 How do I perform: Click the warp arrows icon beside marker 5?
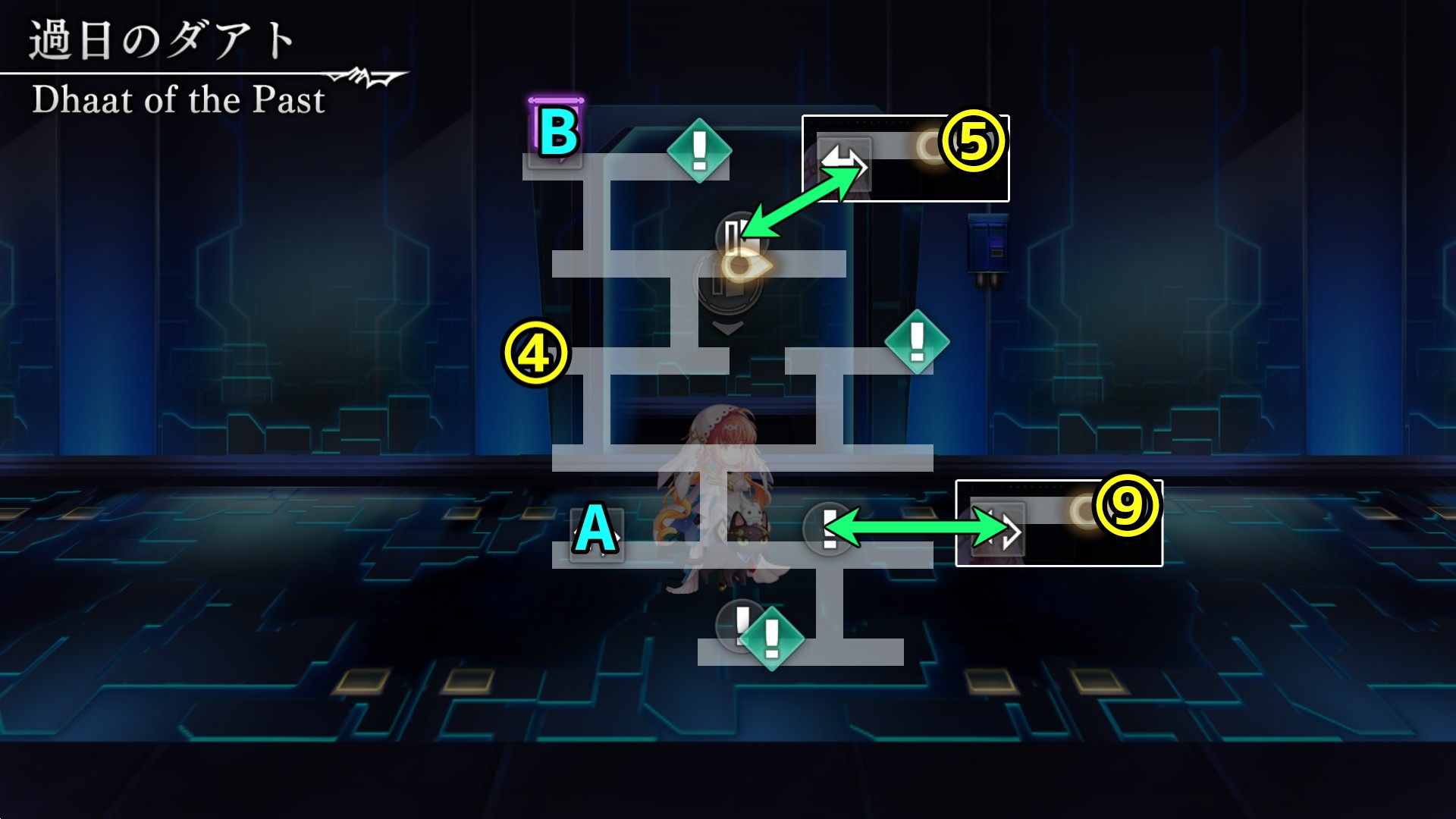[x=844, y=162]
